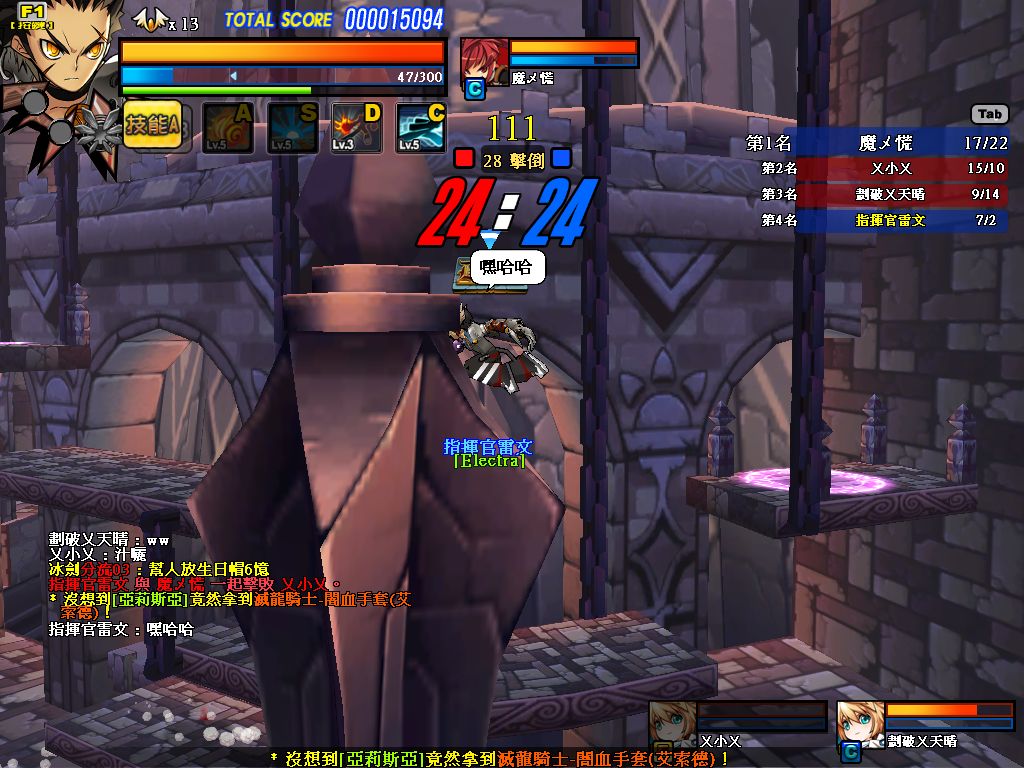Toggle the 技能A skill set button
Viewport: 1024px width, 768px height.
pyautogui.click(x=153, y=125)
